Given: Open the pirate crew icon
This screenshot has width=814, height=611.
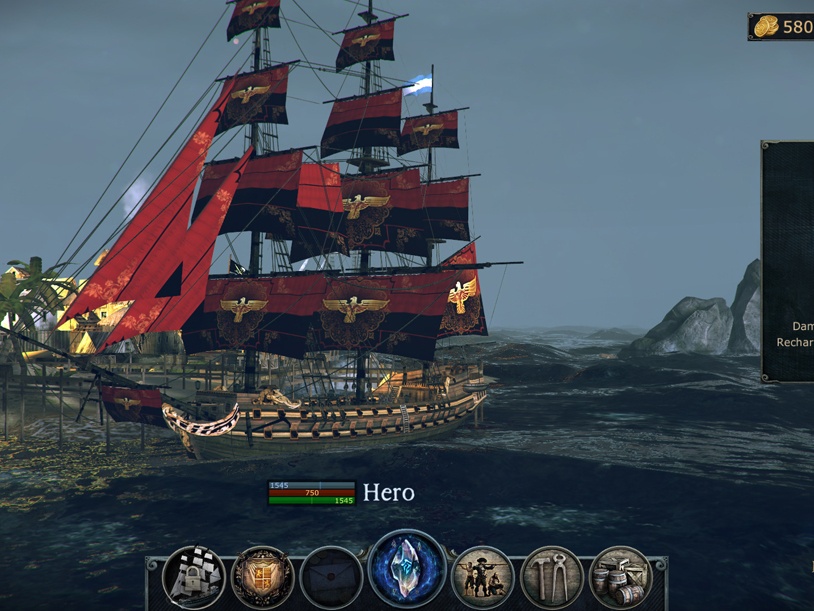Looking at the screenshot, I should tap(483, 577).
